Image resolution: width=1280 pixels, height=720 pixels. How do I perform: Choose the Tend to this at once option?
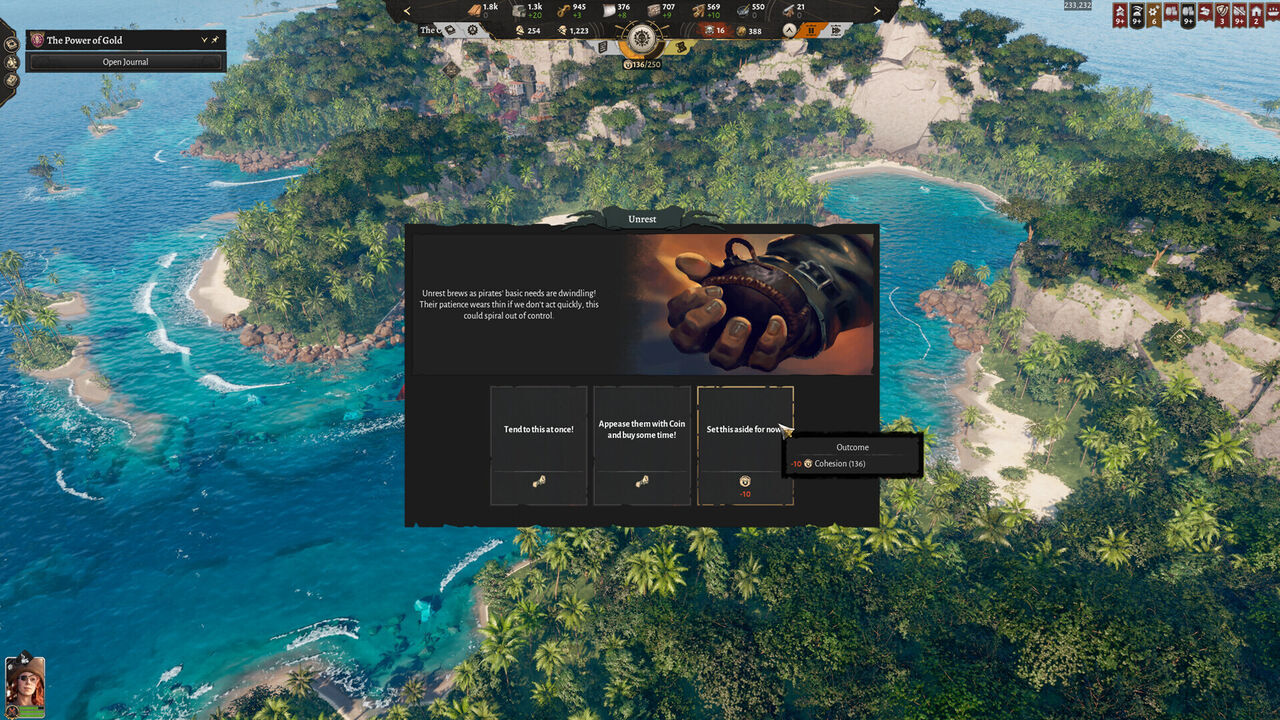tap(539, 428)
